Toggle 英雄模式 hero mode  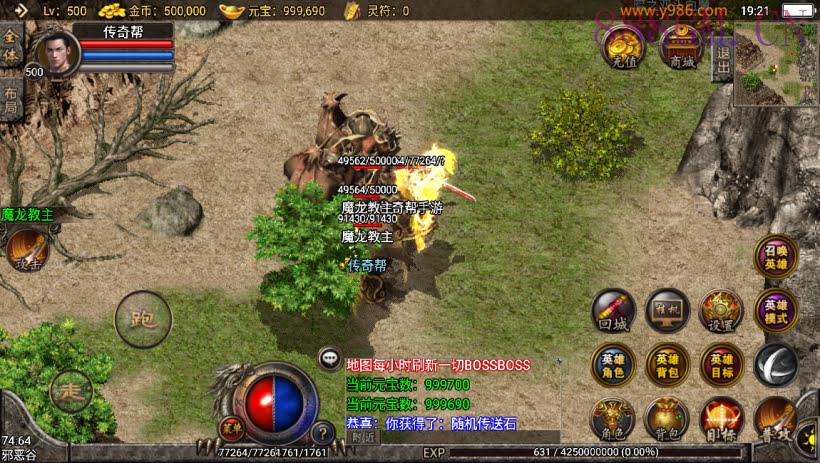(x=775, y=311)
